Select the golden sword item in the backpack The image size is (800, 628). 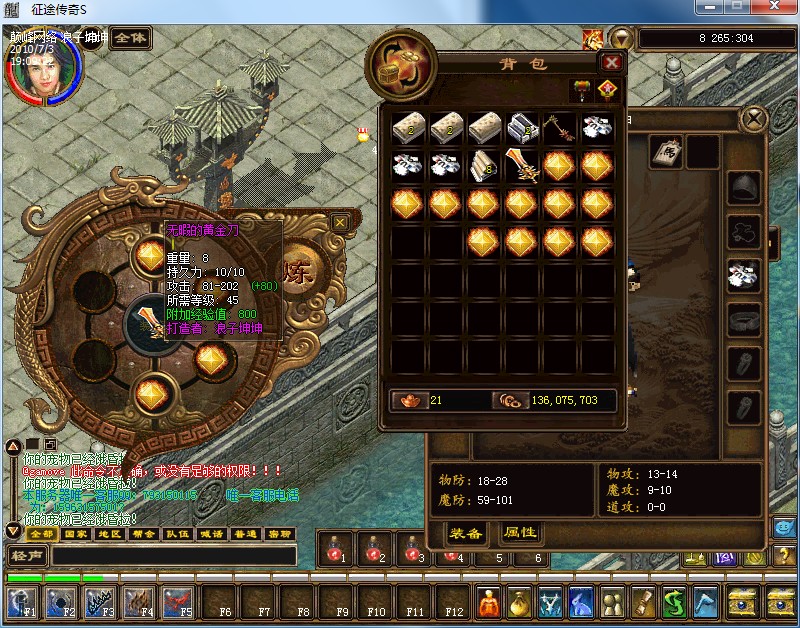coord(521,166)
